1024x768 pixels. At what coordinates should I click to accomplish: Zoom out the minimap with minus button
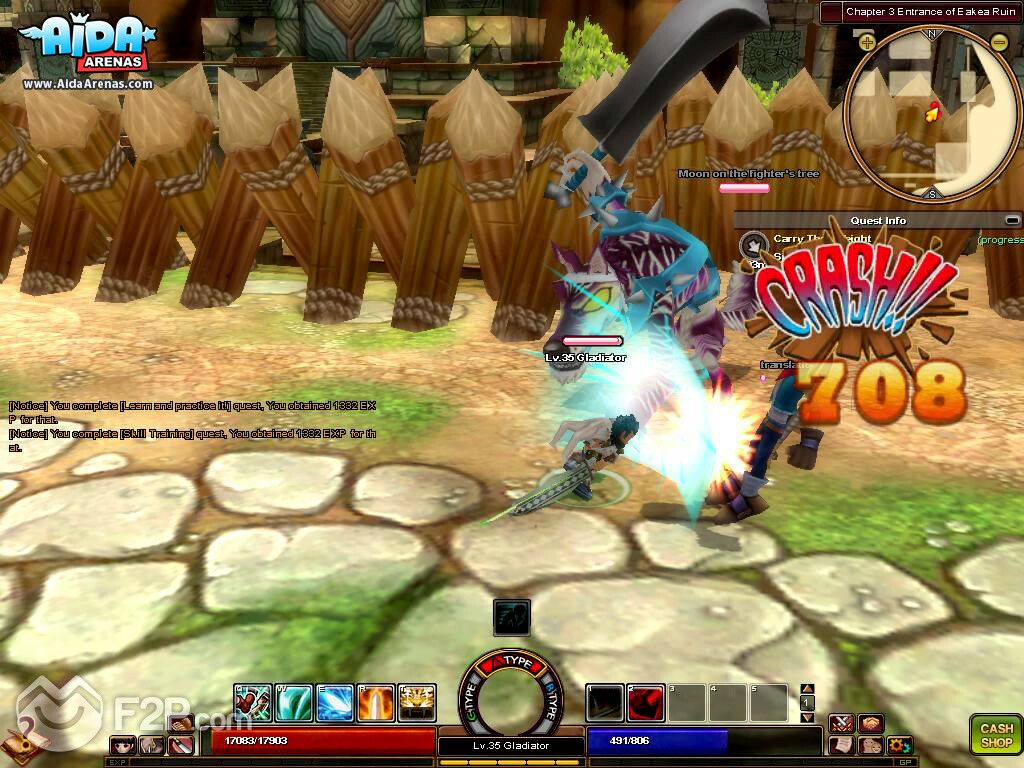tap(999, 42)
